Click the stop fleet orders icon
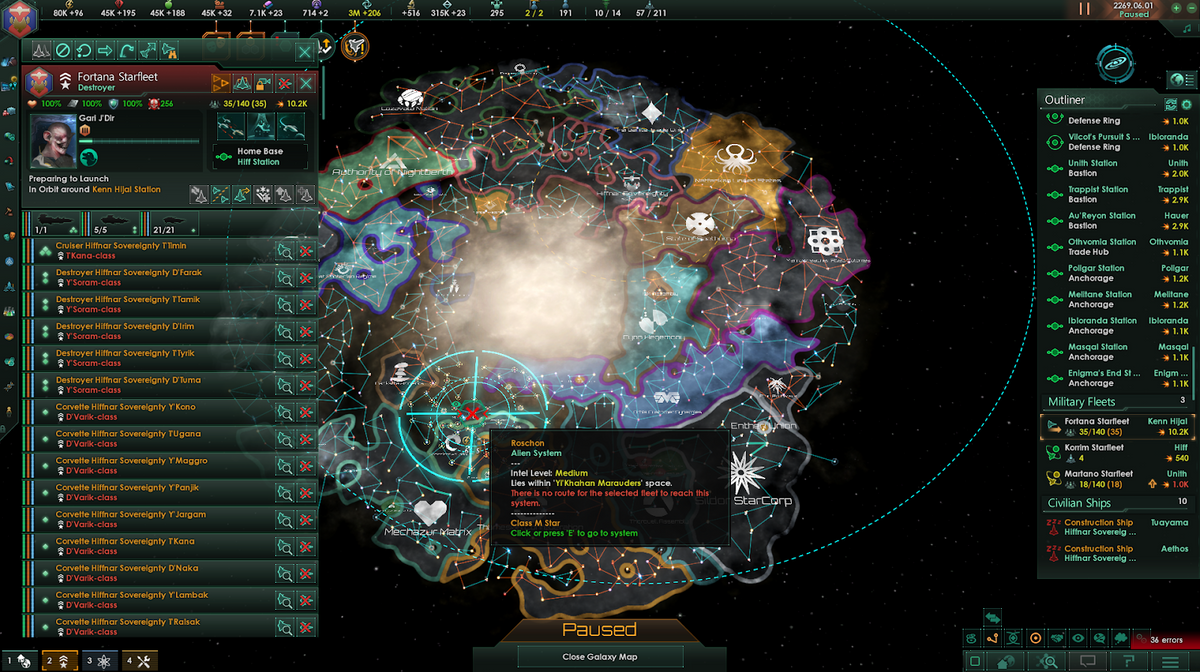1200x672 pixels. 62,50
